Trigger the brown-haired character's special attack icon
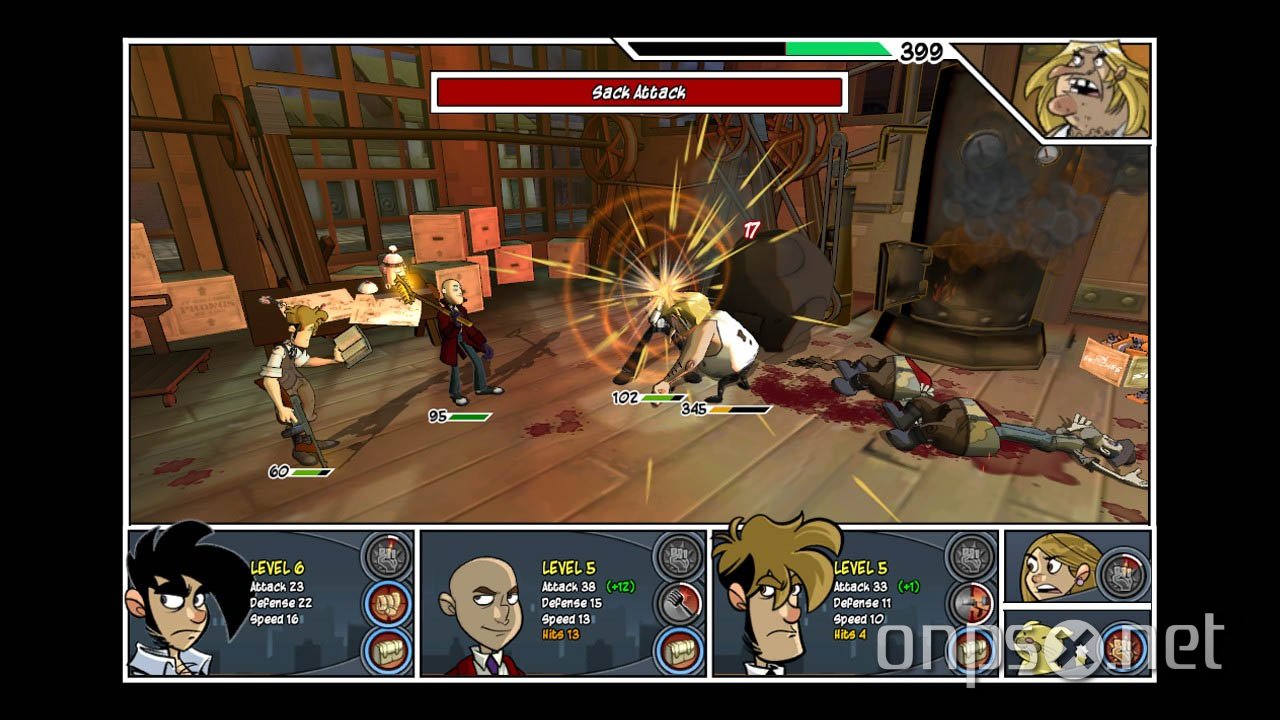1280x720 pixels. click(x=969, y=554)
